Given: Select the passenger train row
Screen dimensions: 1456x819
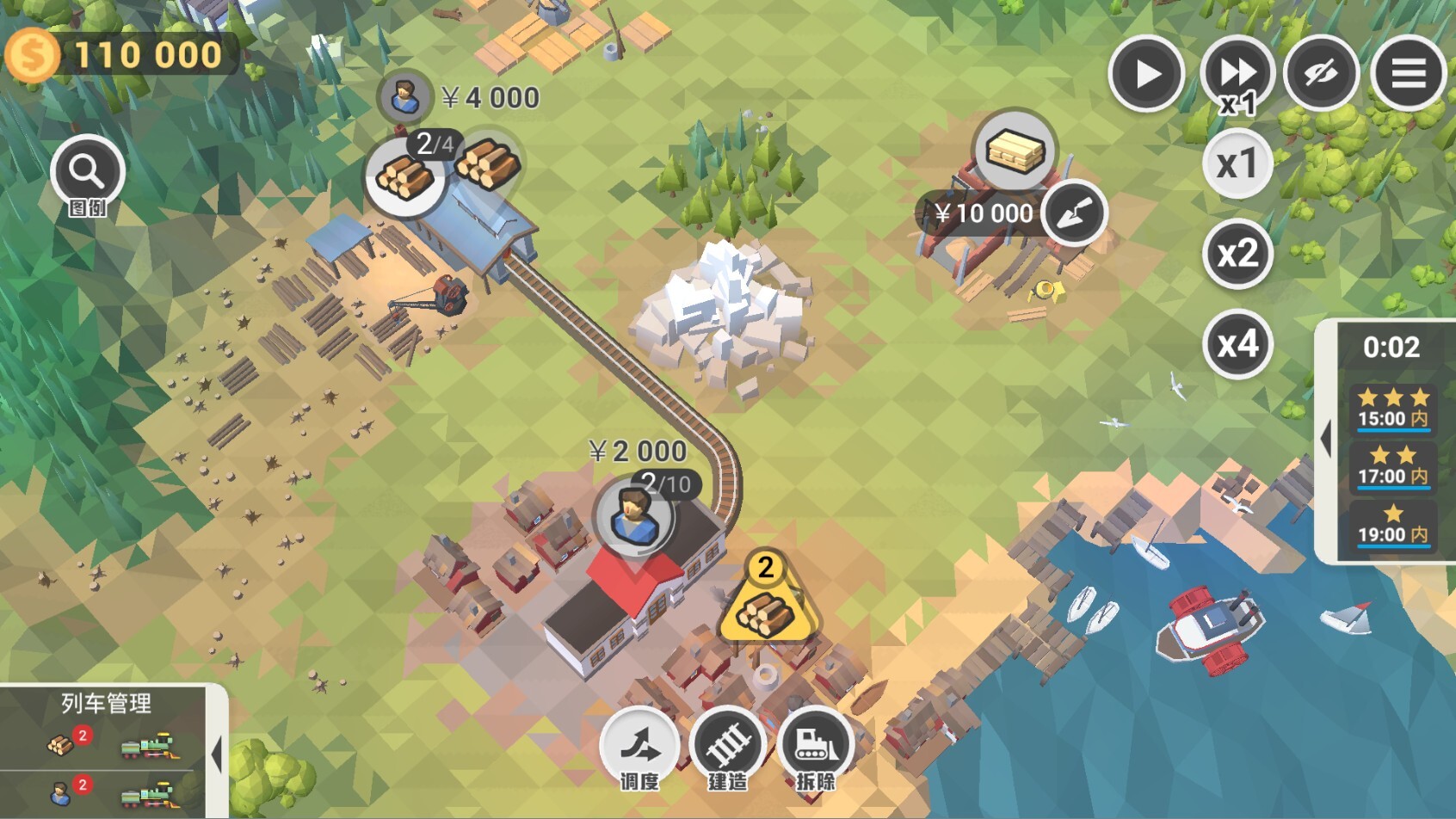Looking at the screenshot, I should coord(108,793).
